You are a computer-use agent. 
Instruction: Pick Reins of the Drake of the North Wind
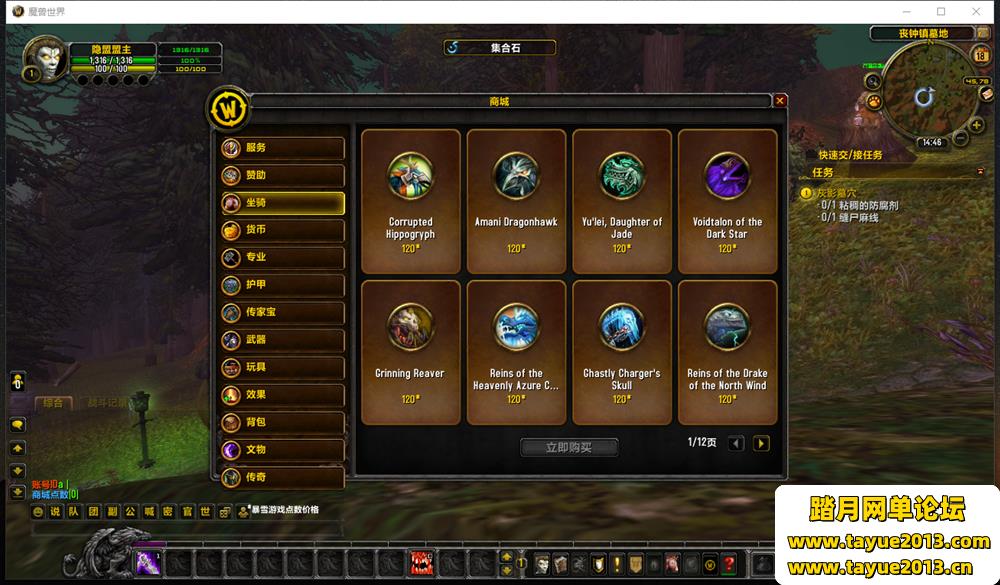pos(727,352)
